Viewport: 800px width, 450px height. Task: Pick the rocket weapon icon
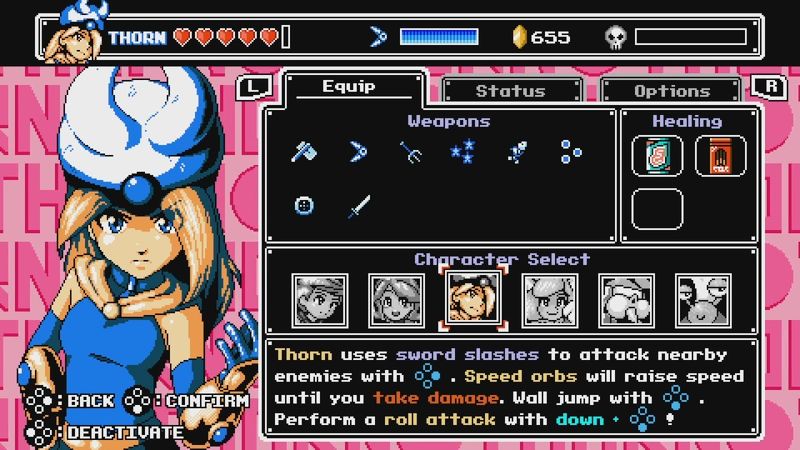pos(517,153)
